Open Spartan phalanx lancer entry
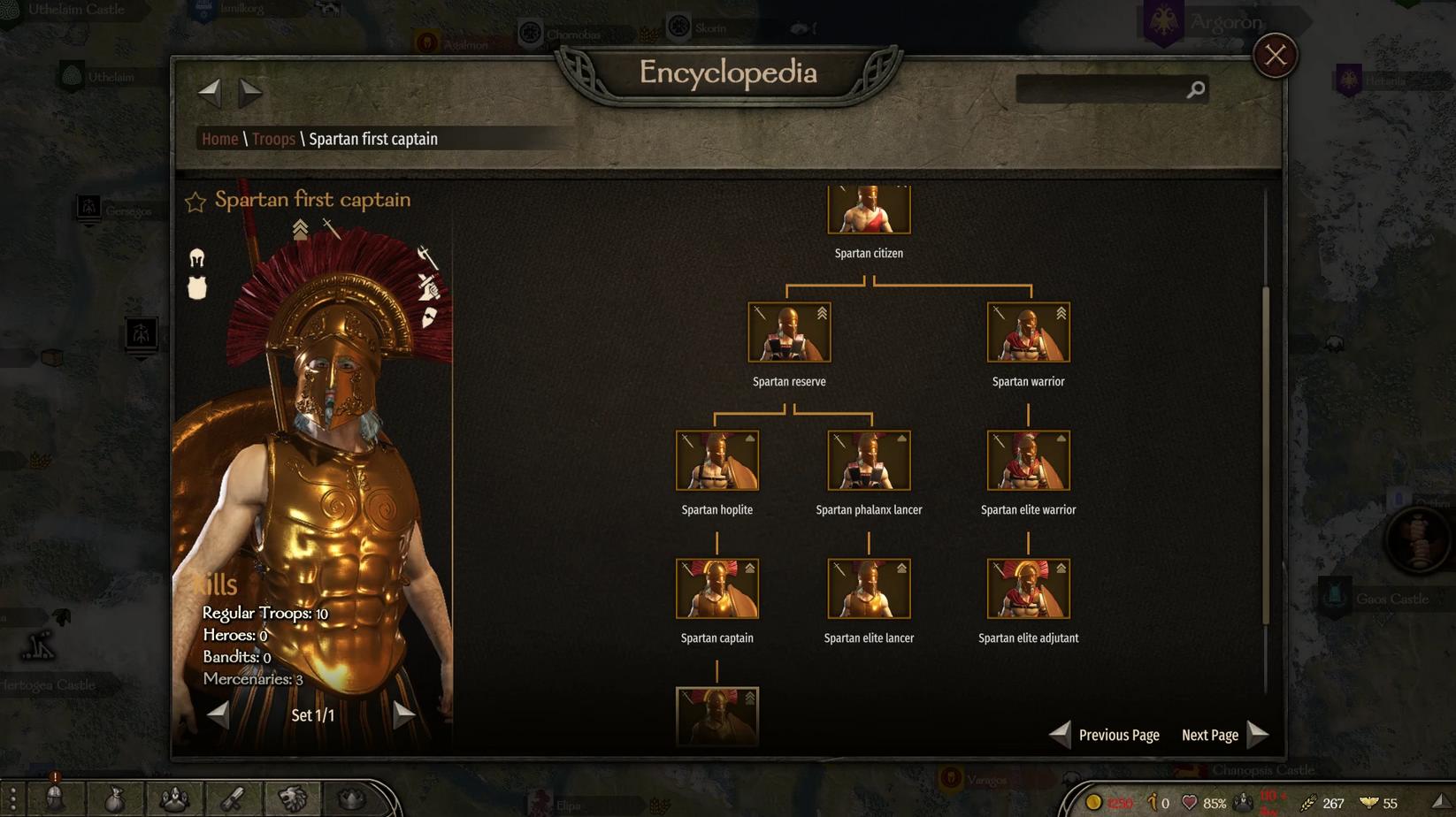This screenshot has width=1456, height=817. pos(869,461)
